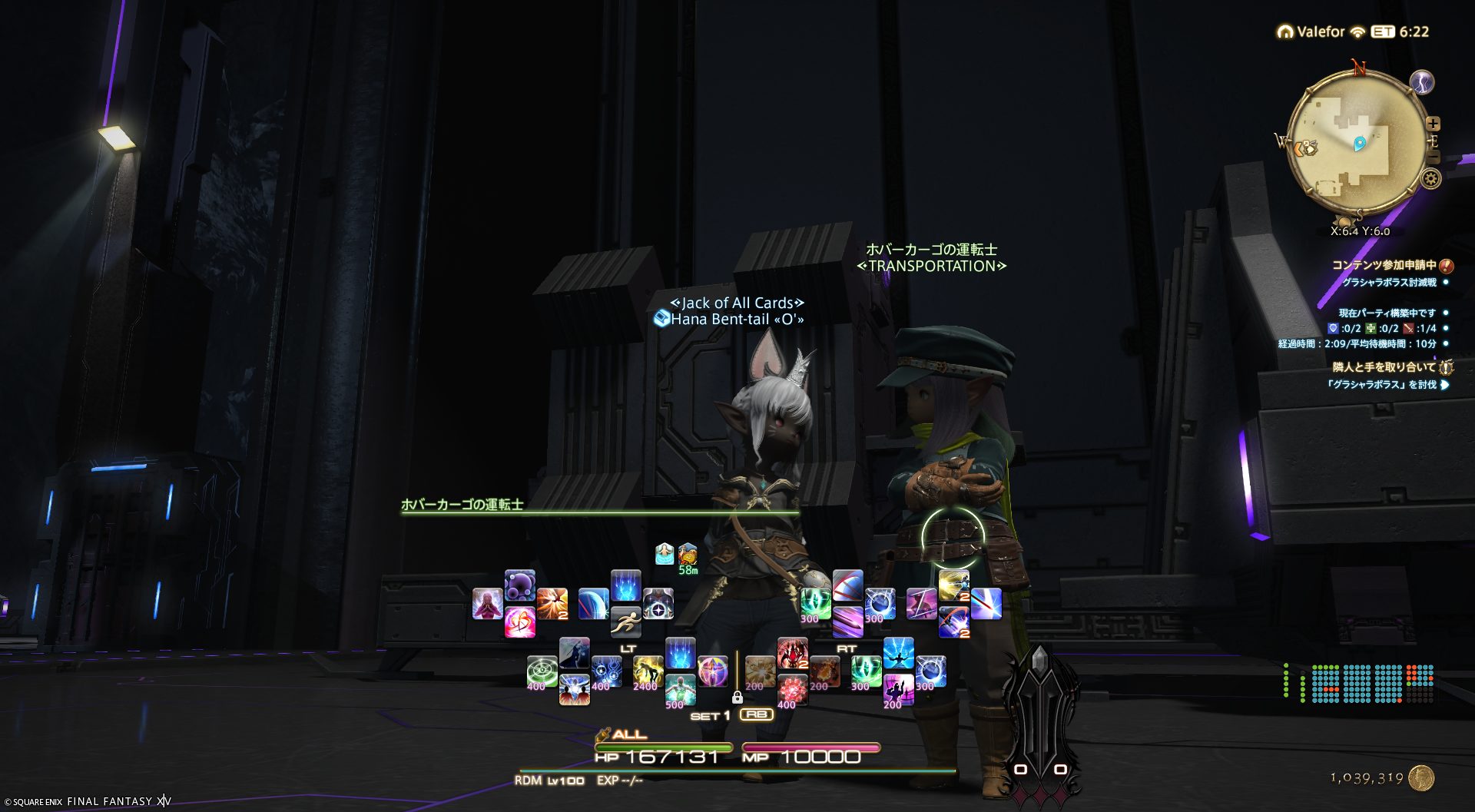Click the minimap zoom-out minus button
This screenshot has width=1475, height=812.
tap(1433, 157)
